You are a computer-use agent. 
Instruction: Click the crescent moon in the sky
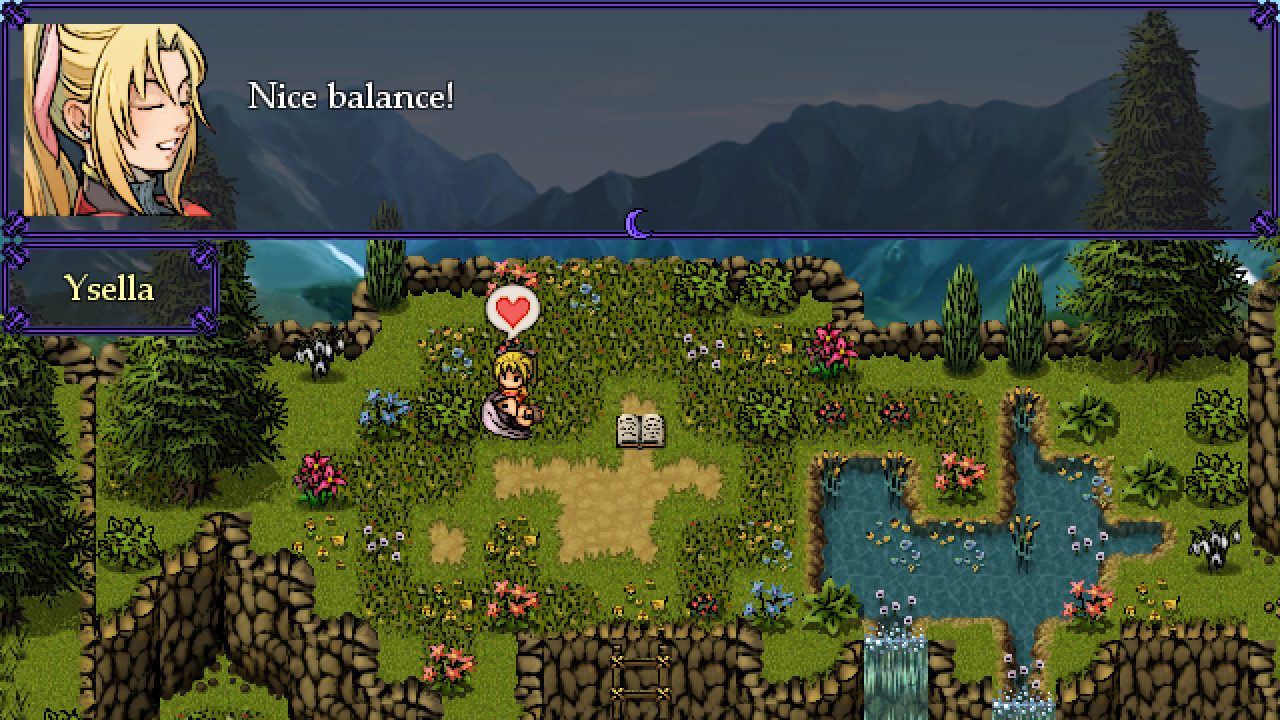pos(637,222)
